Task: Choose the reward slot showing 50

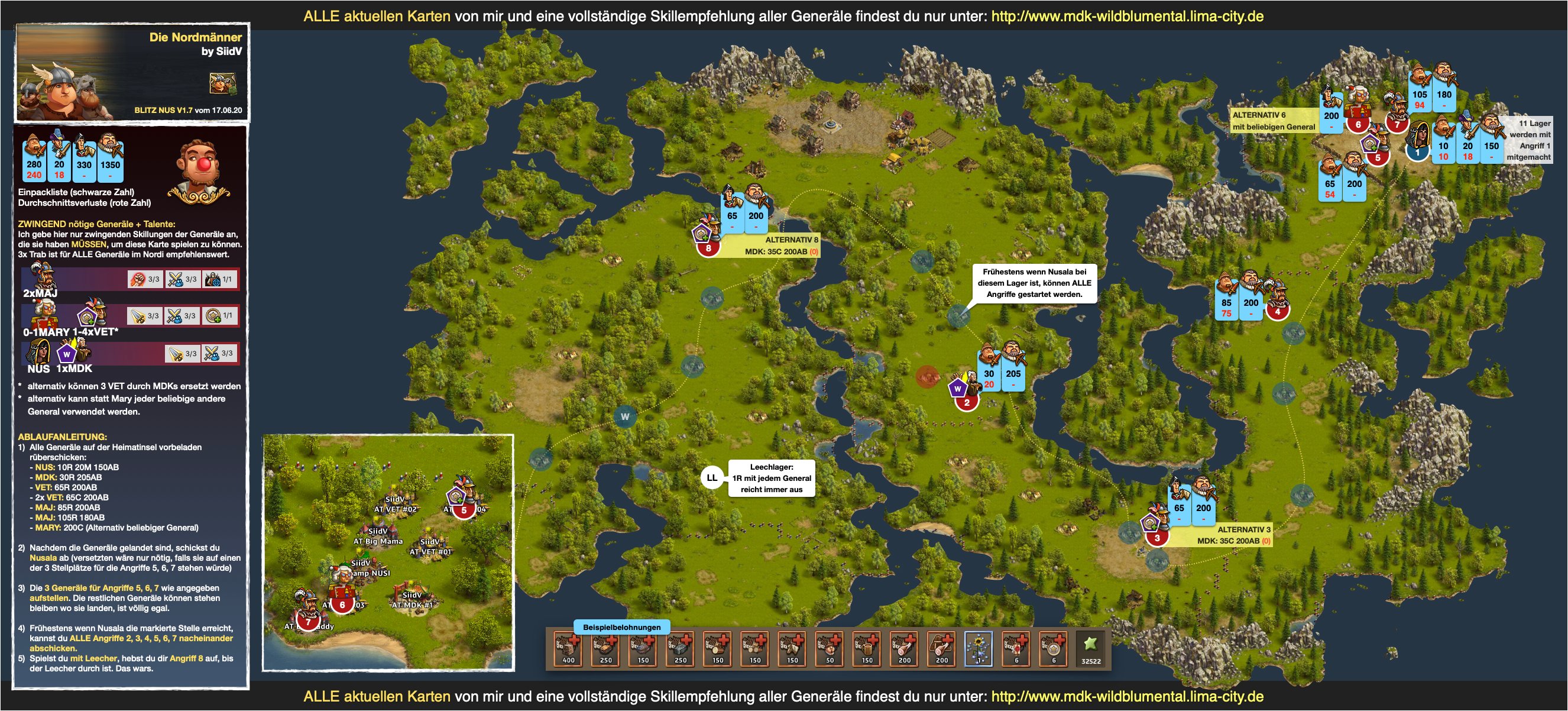Action: pos(829,649)
